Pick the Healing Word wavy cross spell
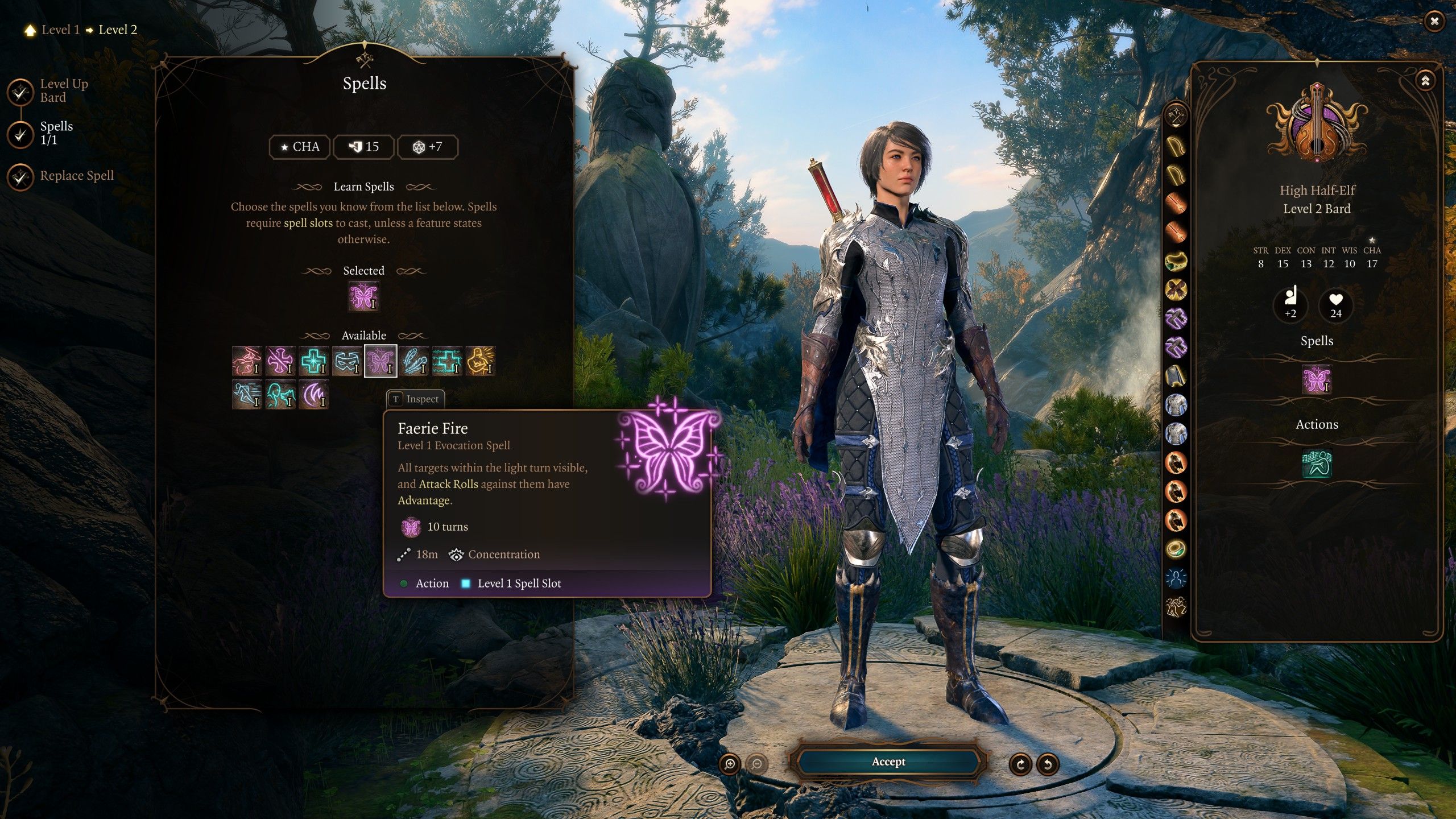 tap(447, 361)
